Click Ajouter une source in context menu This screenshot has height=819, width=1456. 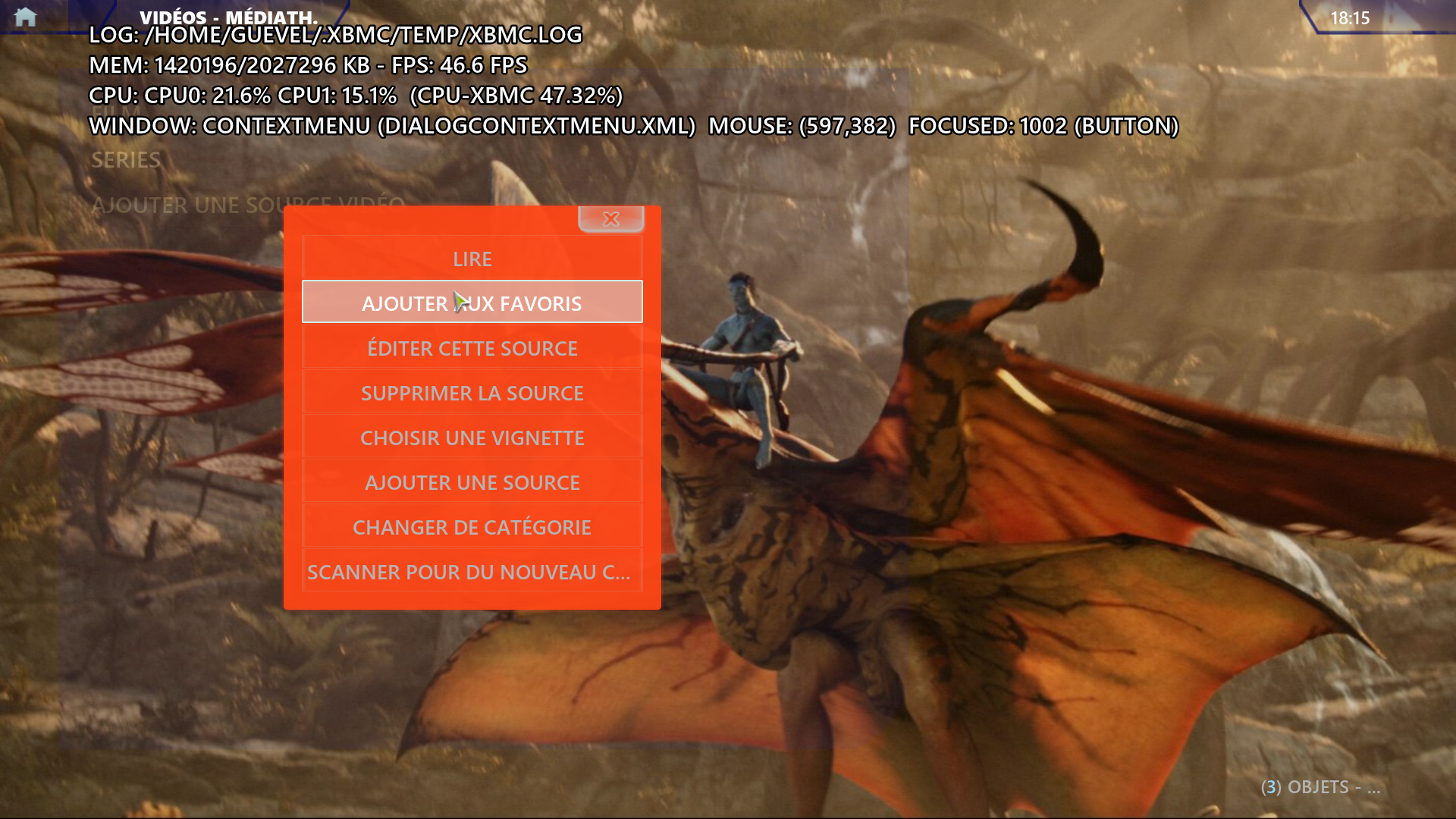pos(472,483)
